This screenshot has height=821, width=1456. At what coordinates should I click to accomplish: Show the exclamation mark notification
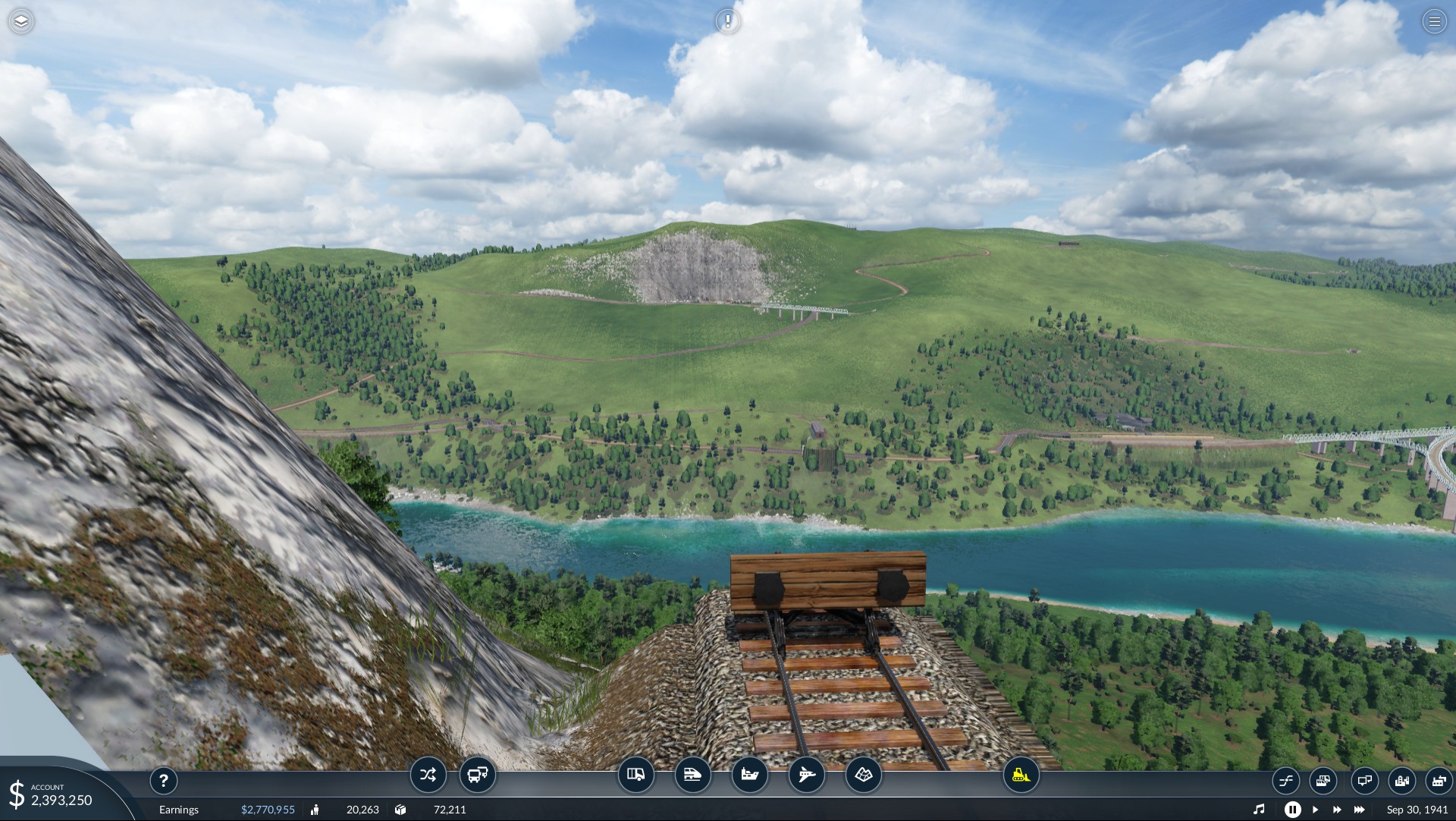point(728,21)
